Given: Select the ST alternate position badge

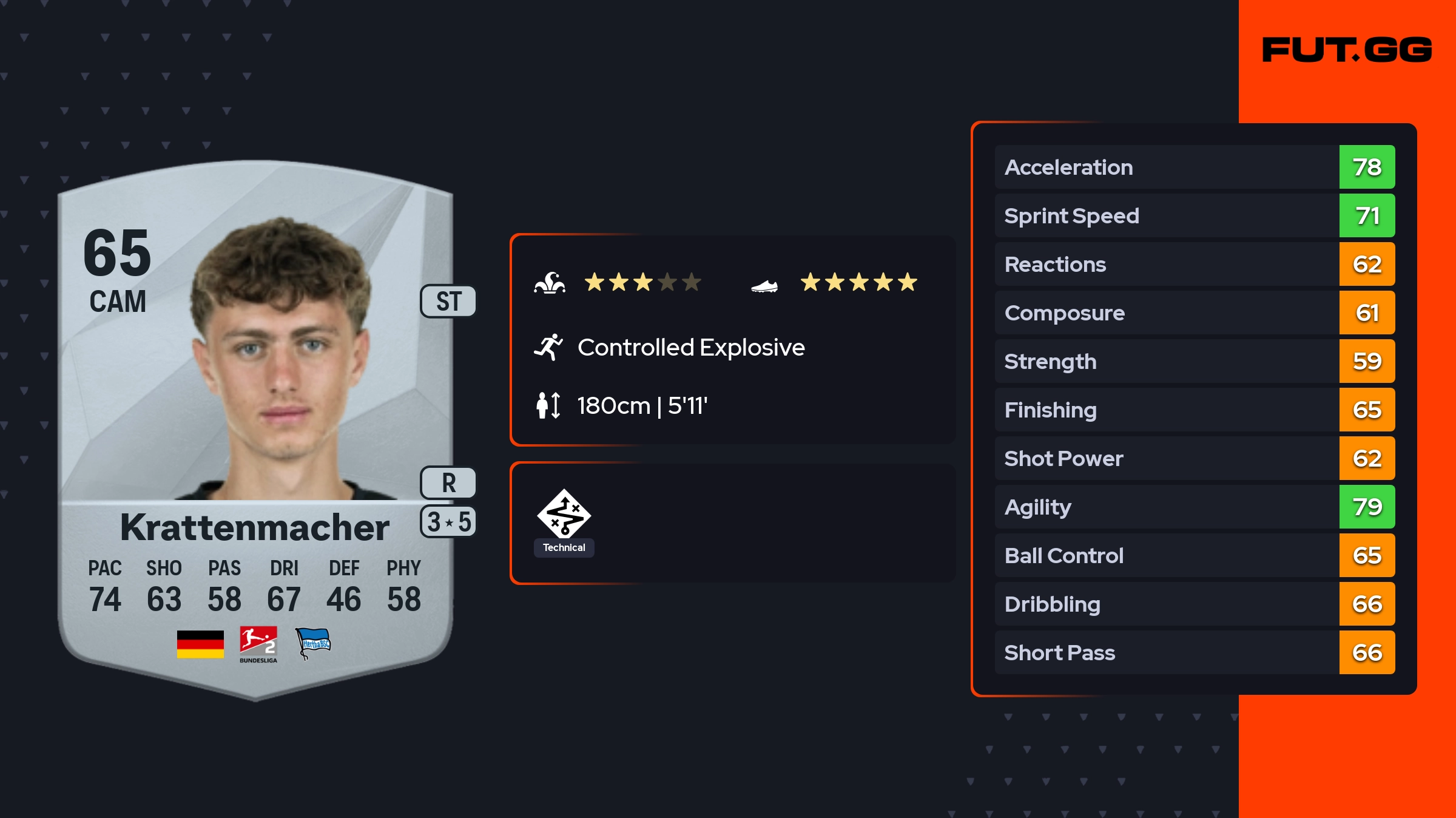Looking at the screenshot, I should pos(448,302).
